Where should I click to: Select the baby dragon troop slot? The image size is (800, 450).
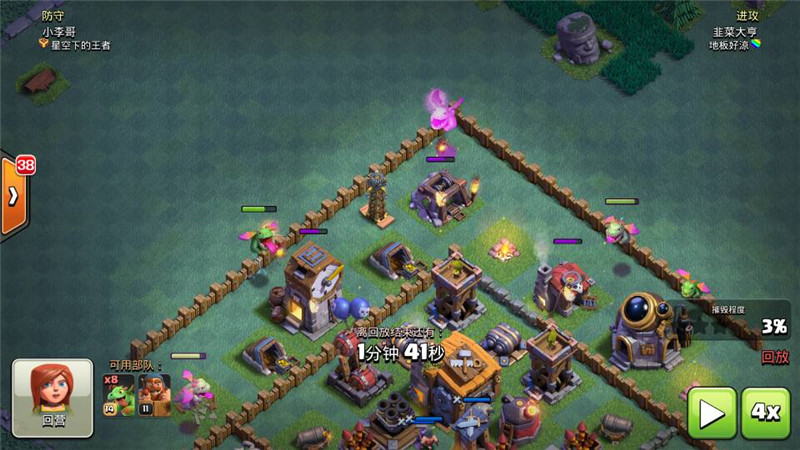120,396
